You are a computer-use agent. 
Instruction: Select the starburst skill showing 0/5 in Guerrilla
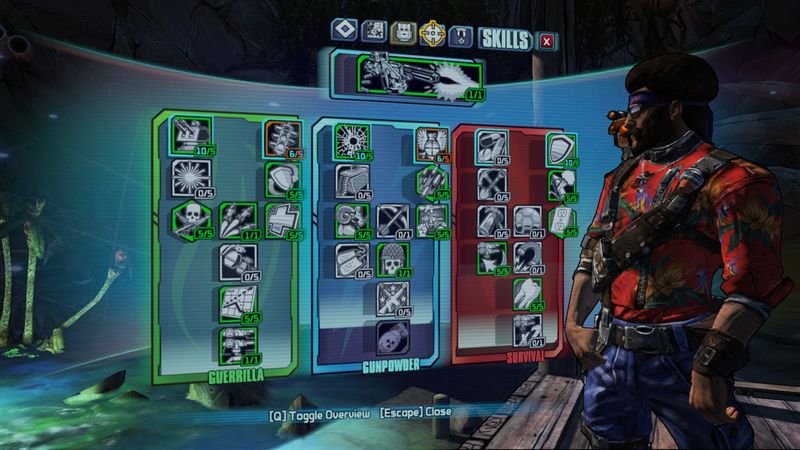coord(190,177)
